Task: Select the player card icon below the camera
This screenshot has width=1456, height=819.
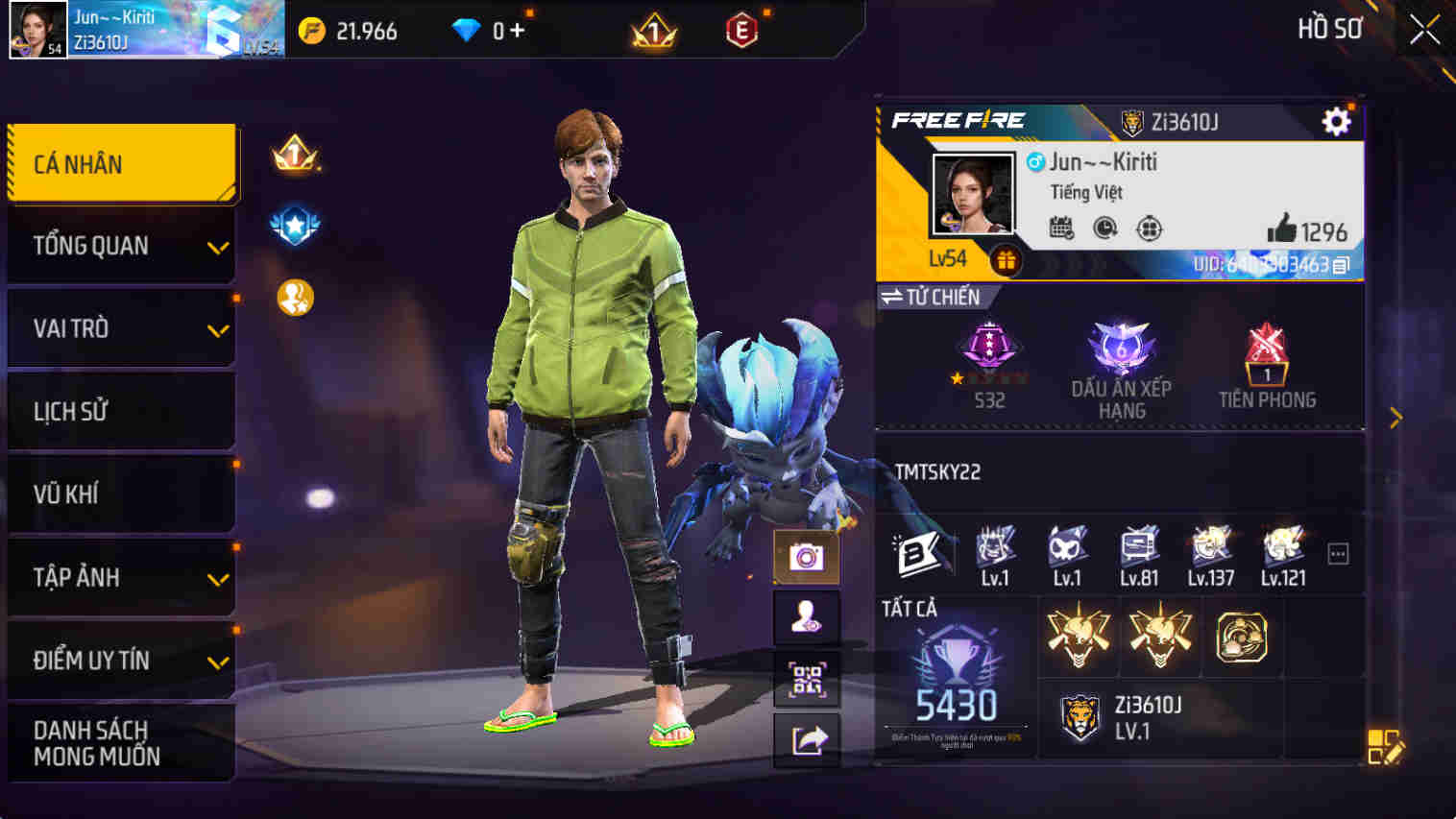Action: tap(807, 615)
